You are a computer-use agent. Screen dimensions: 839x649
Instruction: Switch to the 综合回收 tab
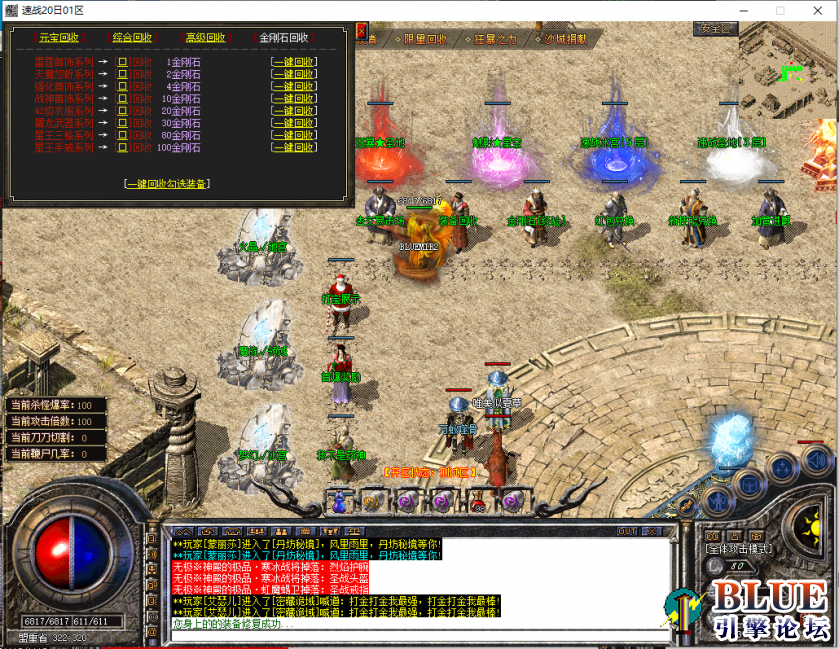pos(132,38)
